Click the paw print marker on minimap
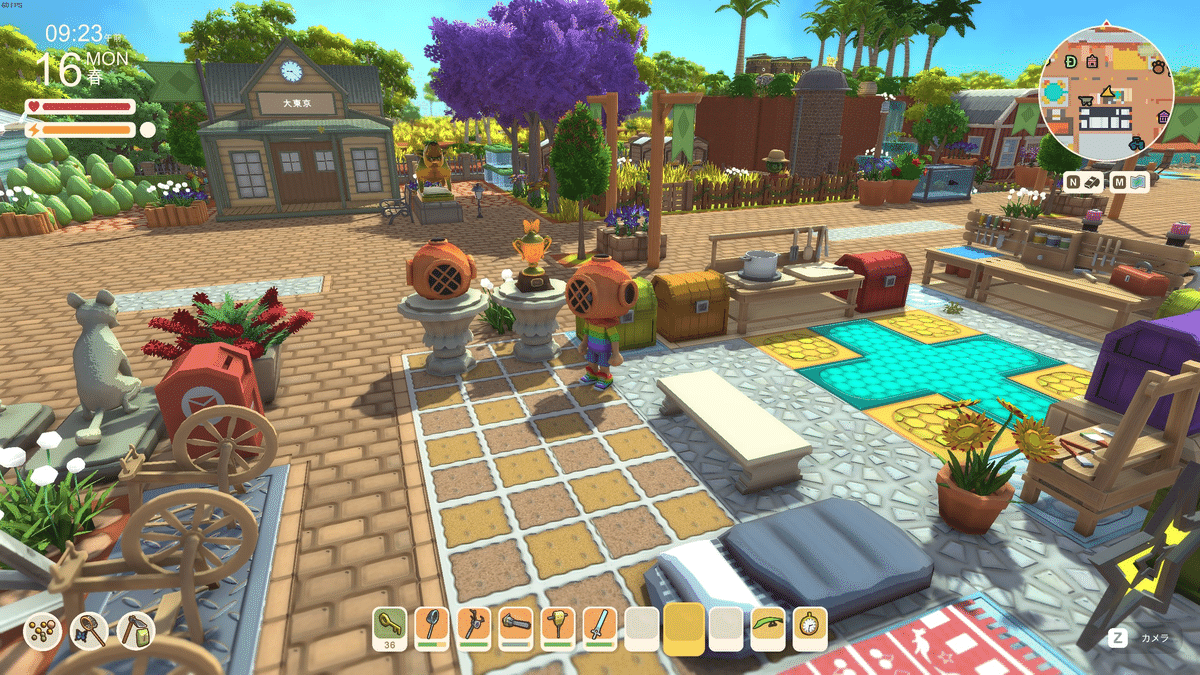This screenshot has width=1200, height=675. [x=1157, y=68]
